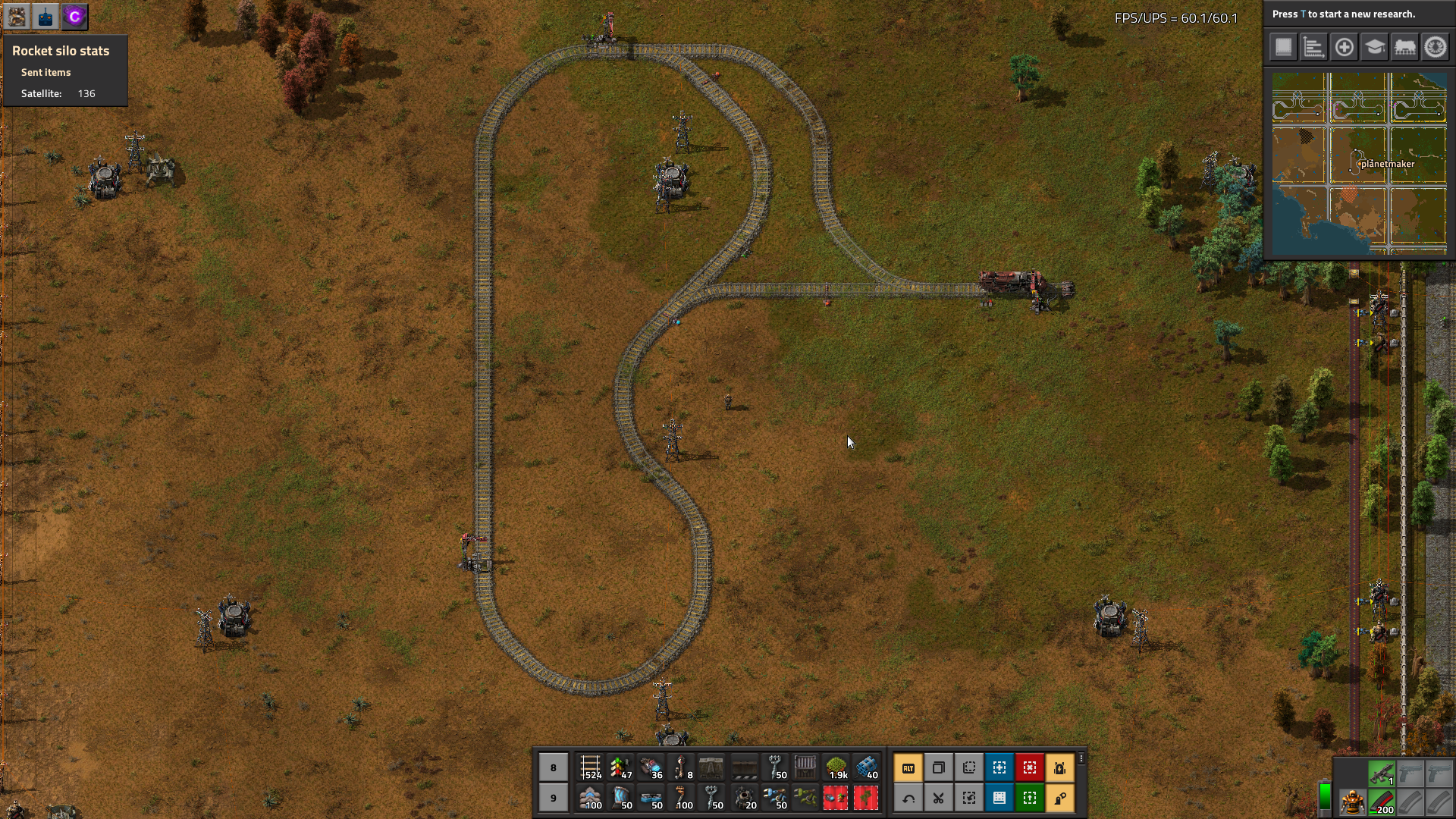The width and height of the screenshot is (1456, 819).
Task: Open the train overview icon
Action: click(1405, 46)
